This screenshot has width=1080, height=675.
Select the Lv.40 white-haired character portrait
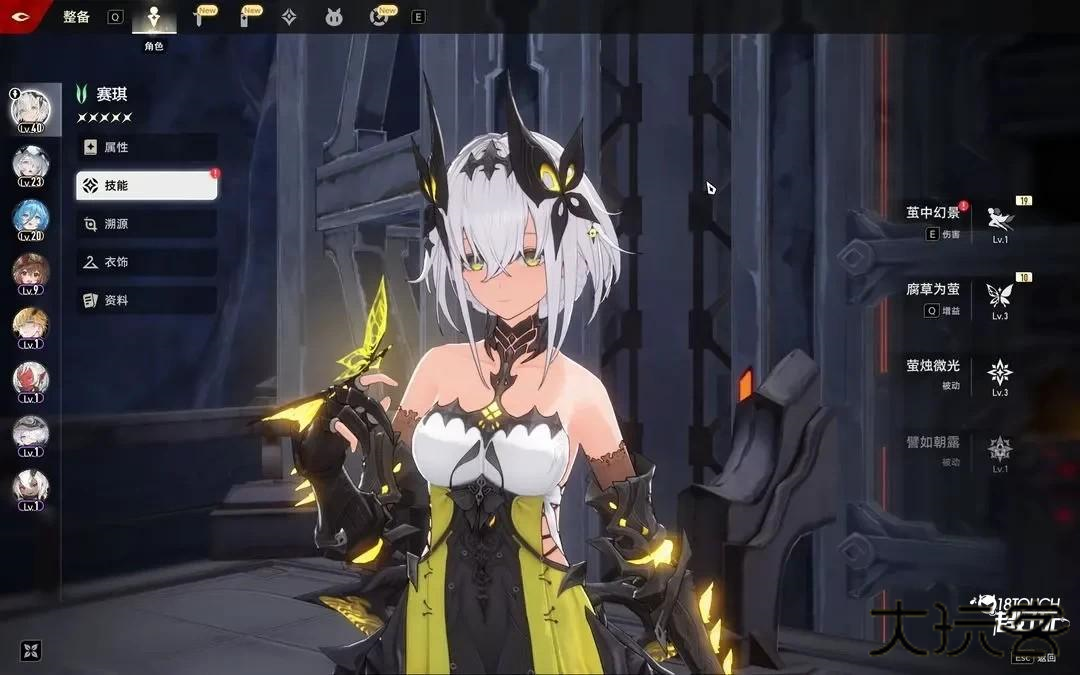(30, 110)
